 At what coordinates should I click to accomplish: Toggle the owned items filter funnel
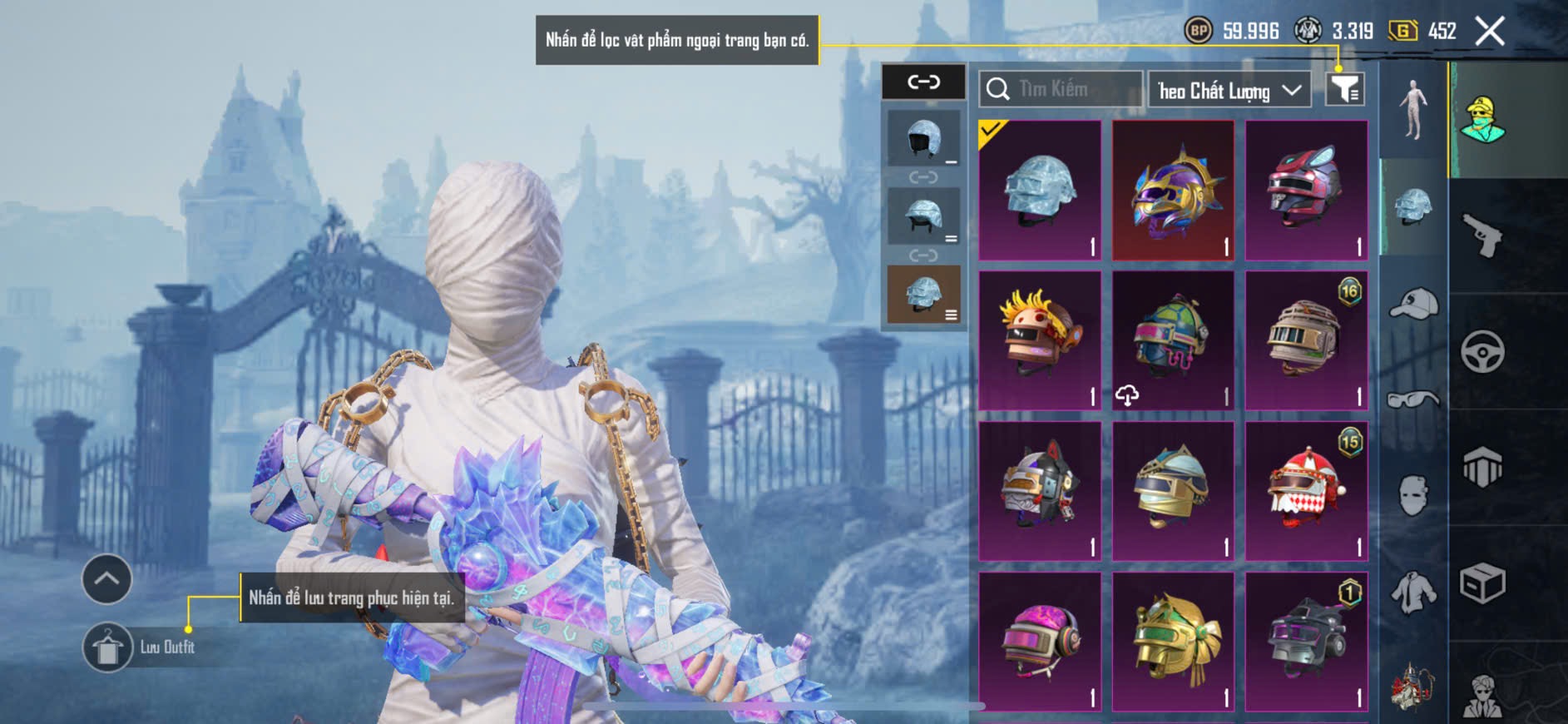click(1344, 88)
